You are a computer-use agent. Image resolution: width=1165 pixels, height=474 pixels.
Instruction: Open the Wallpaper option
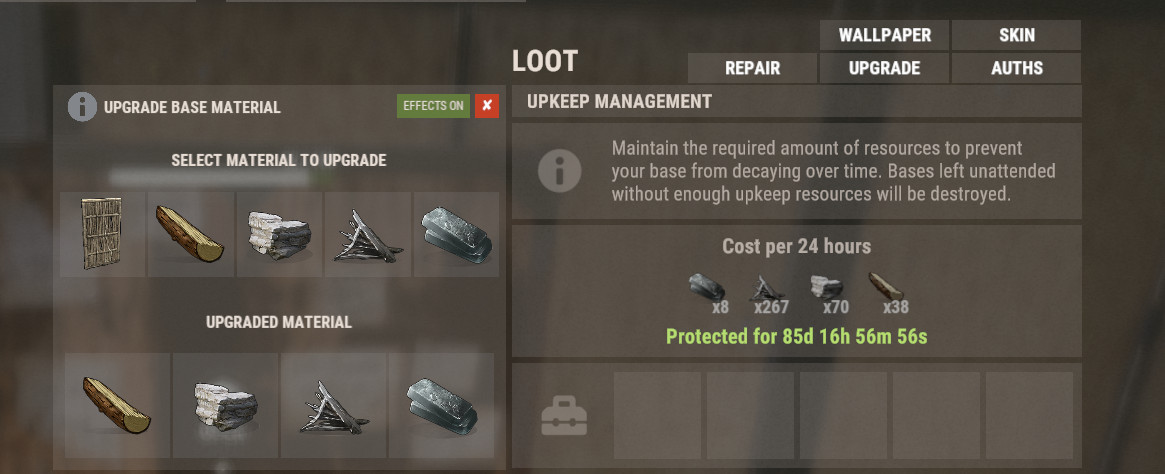(884, 35)
